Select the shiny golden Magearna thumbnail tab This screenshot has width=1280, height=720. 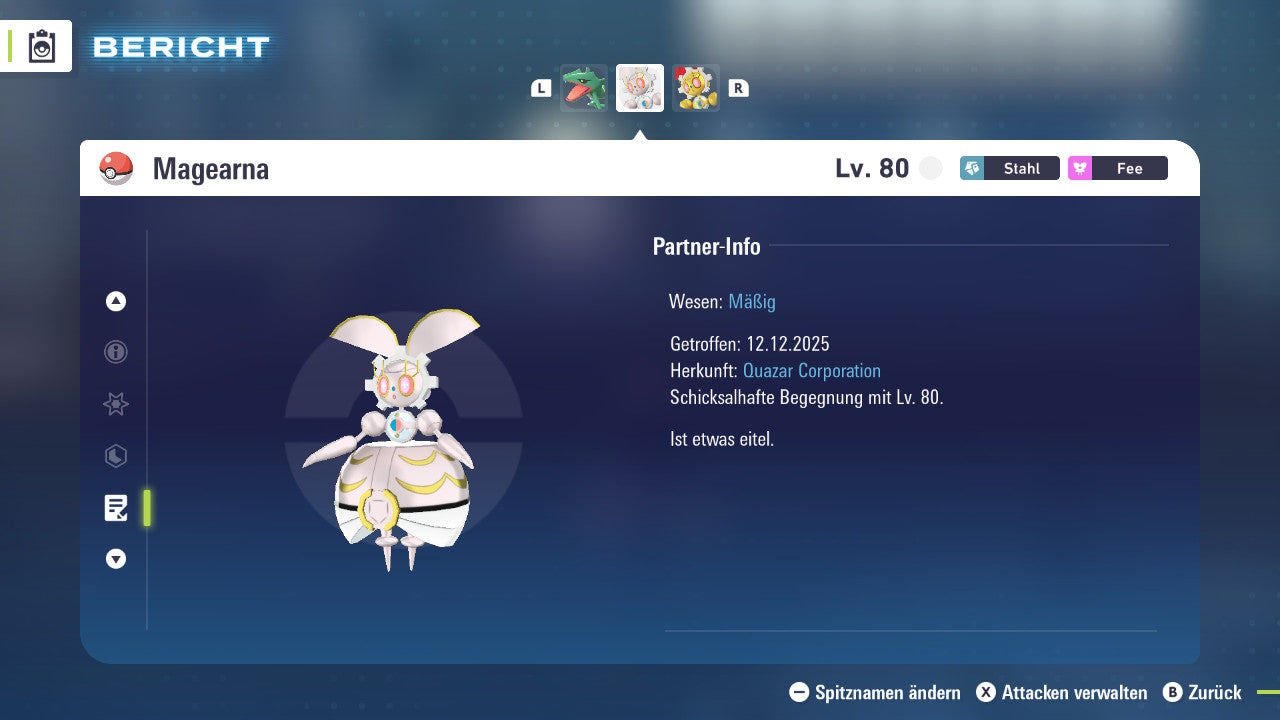pyautogui.click(x=696, y=87)
